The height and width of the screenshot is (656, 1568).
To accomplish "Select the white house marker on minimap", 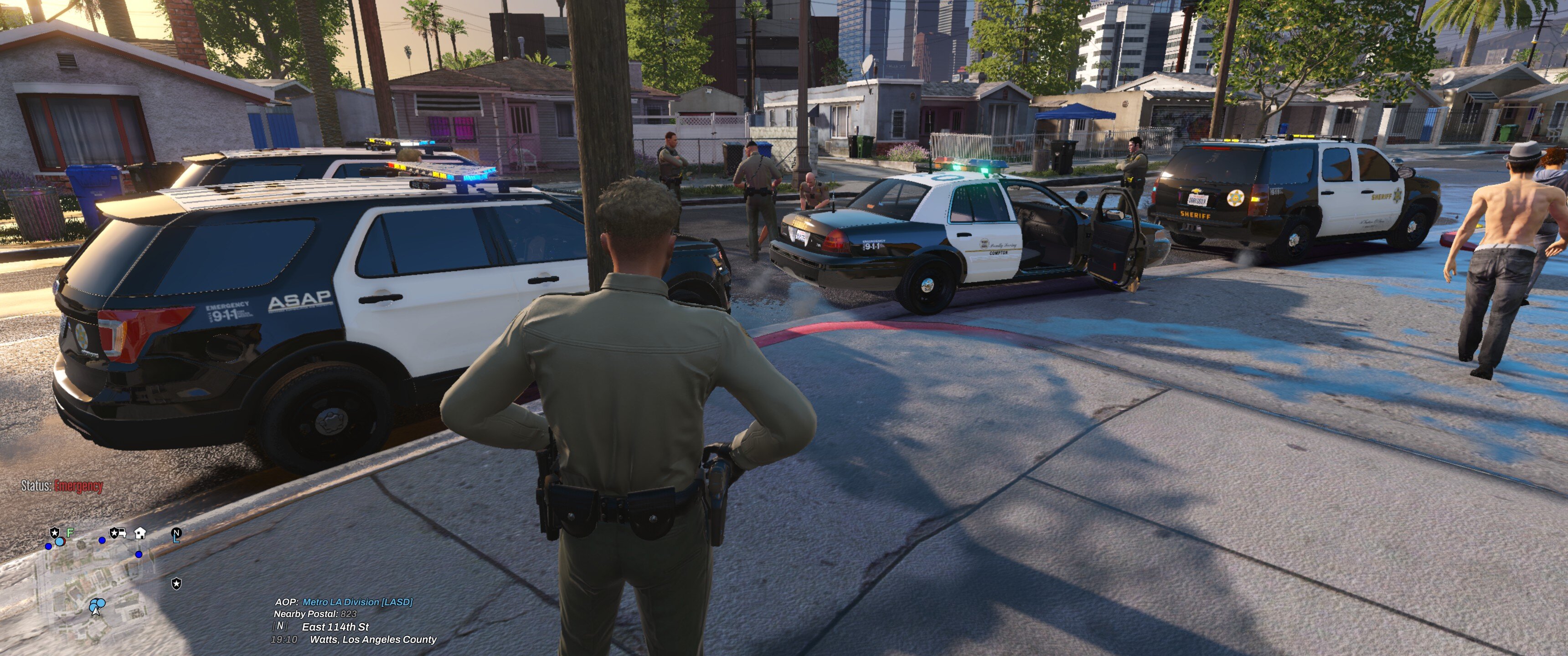I will 140,533.
